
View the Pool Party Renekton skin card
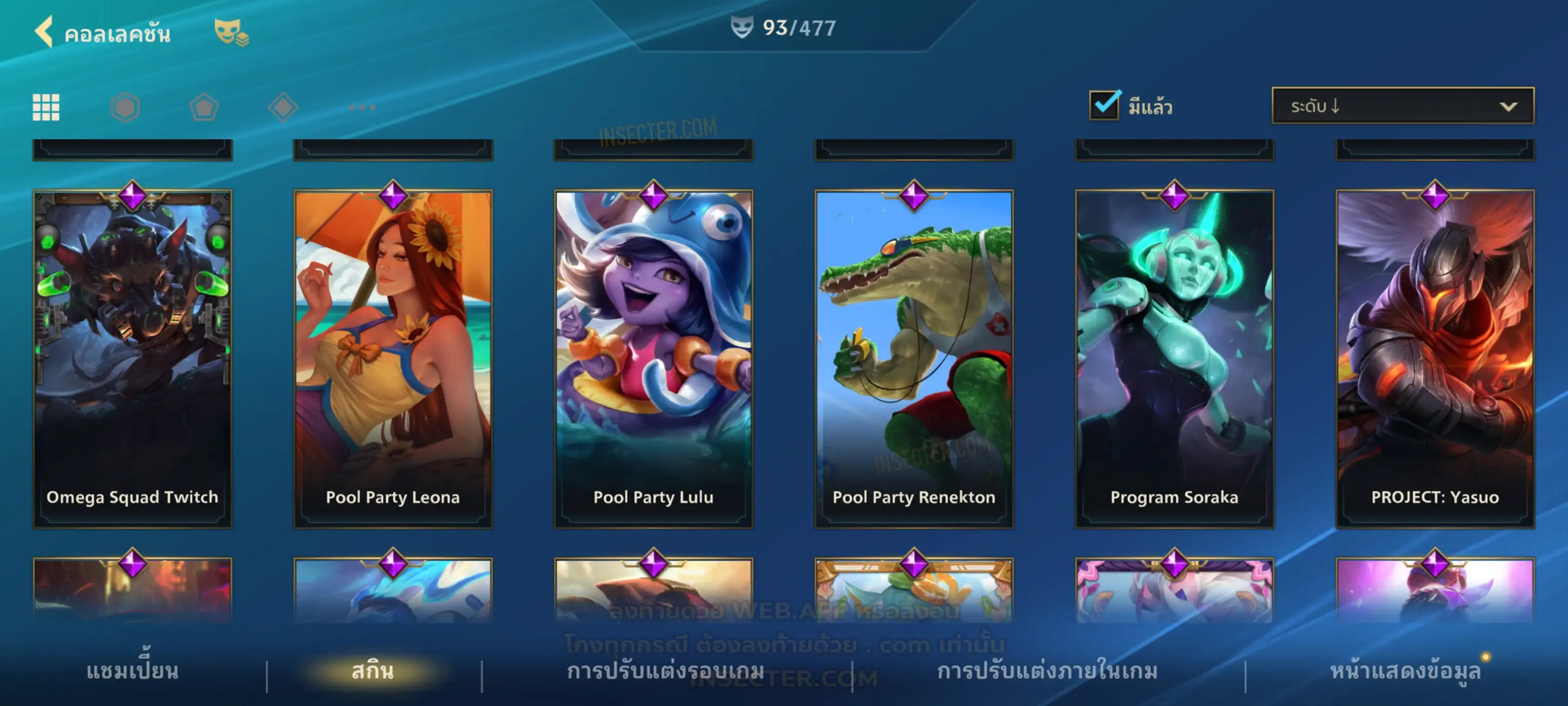tap(914, 358)
